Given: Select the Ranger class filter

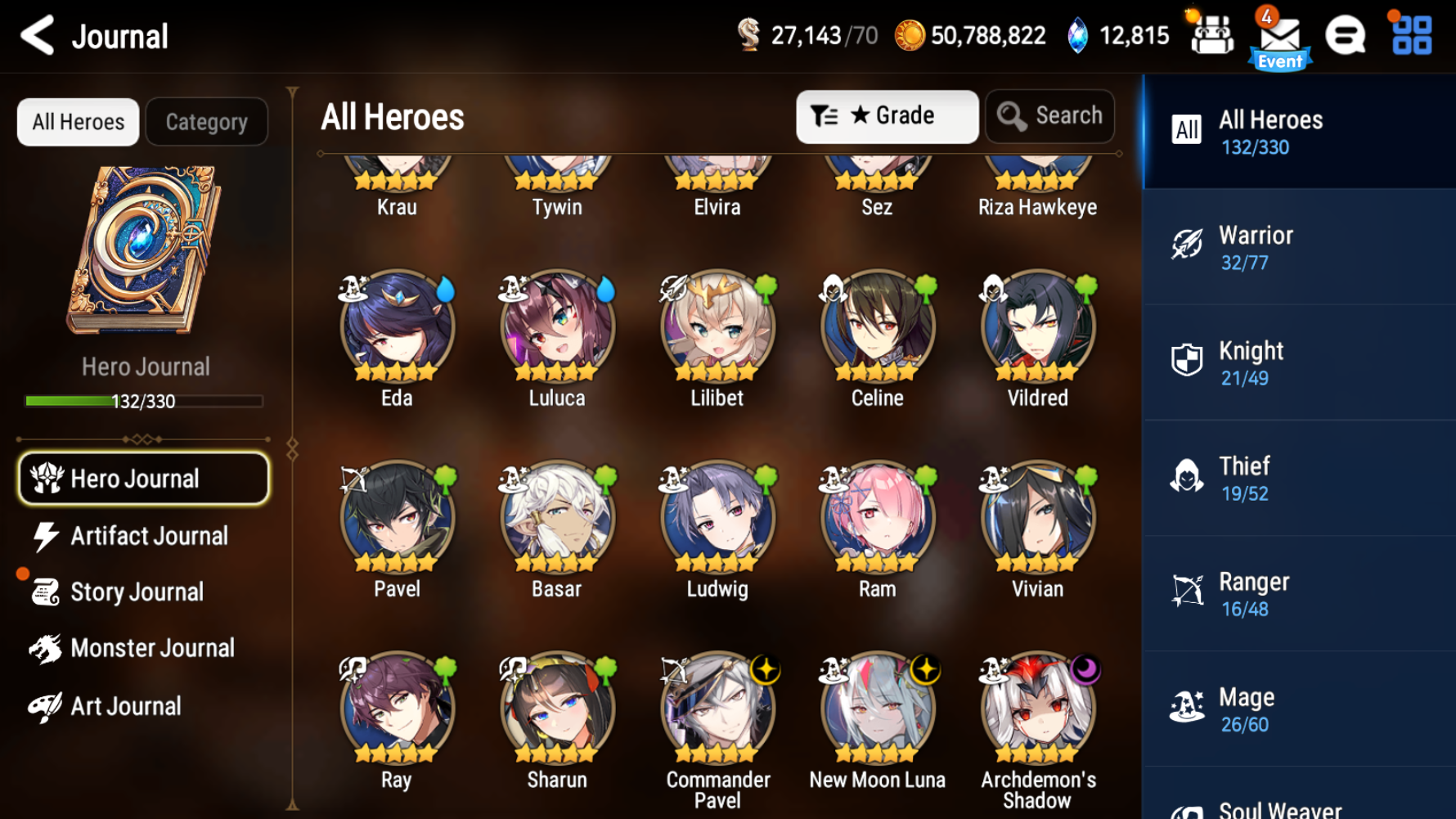Looking at the screenshot, I should tap(1299, 592).
